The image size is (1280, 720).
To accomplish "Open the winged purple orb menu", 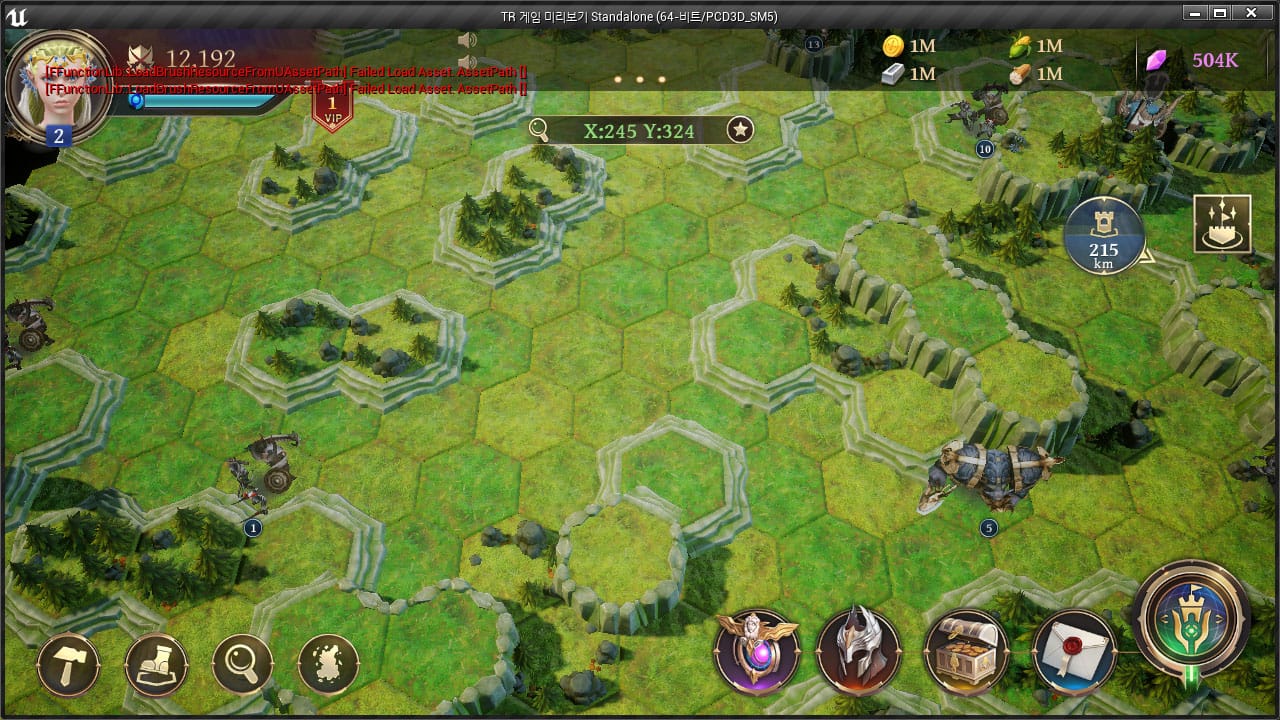I will click(757, 652).
